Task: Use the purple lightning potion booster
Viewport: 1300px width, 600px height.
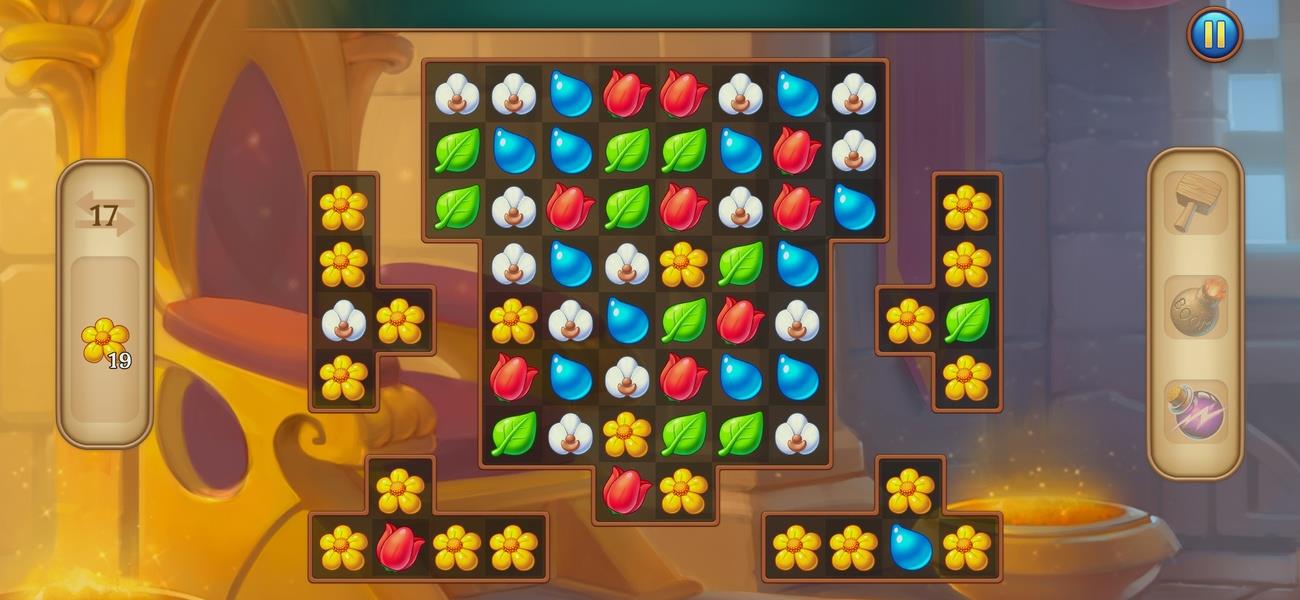Action: (x=1195, y=412)
